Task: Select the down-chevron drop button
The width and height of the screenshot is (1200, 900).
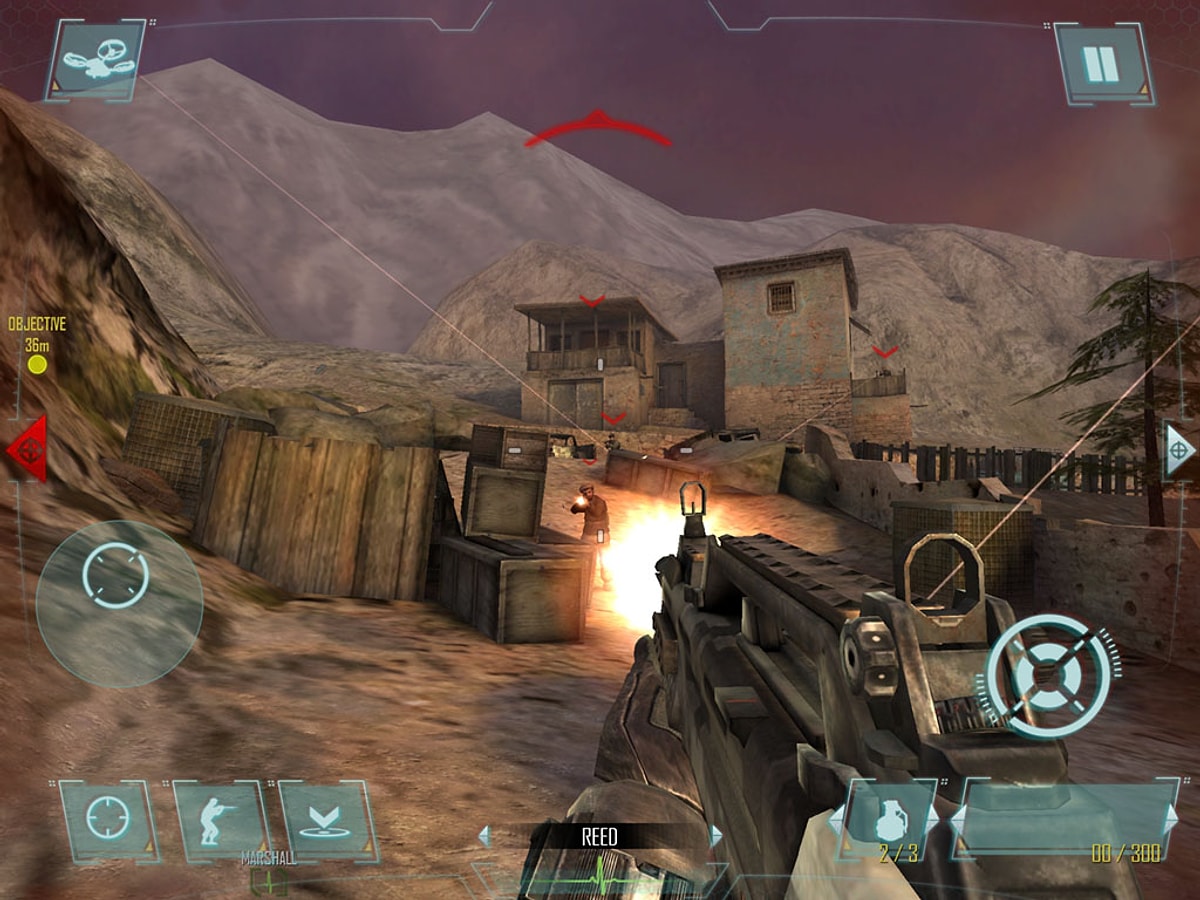Action: point(325,820)
